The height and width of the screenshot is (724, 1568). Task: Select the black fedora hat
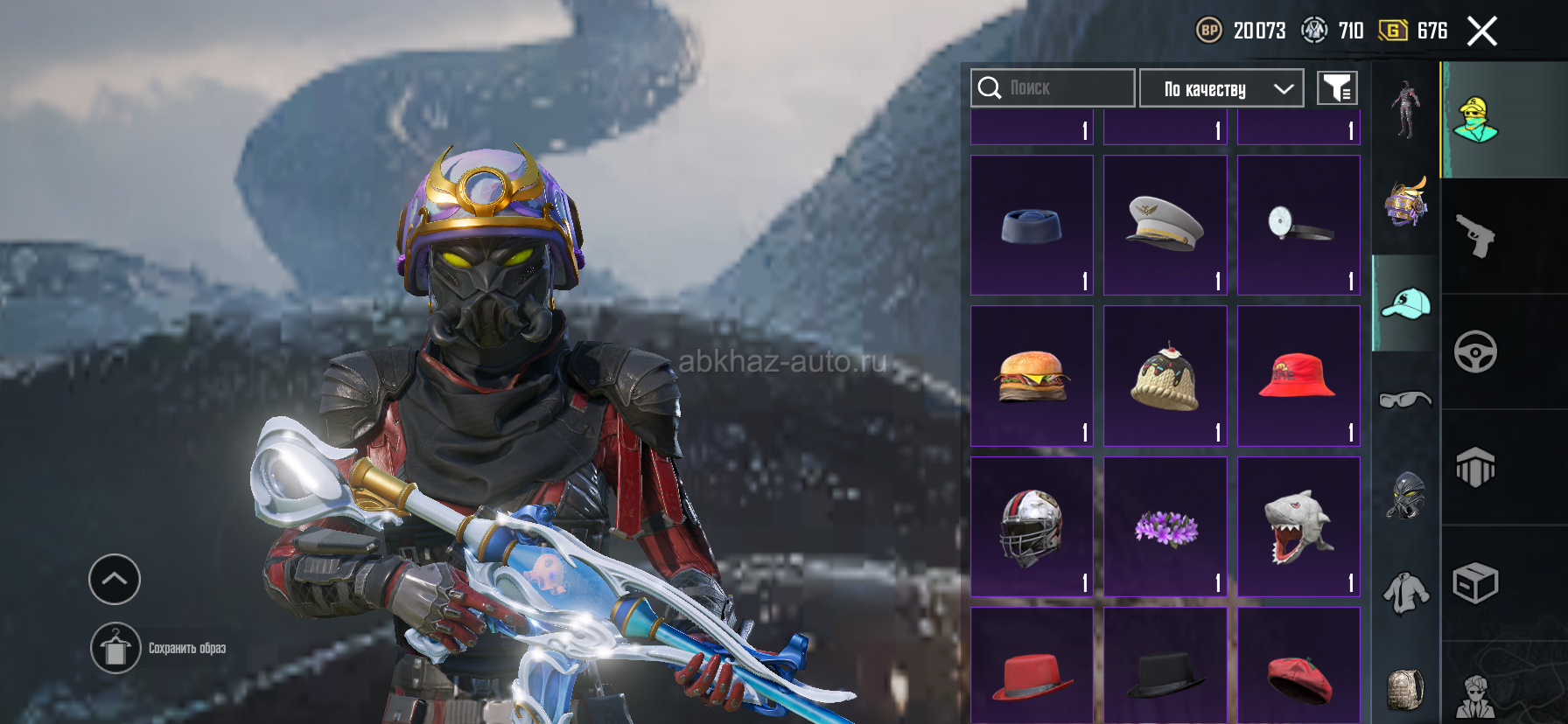pos(1165,672)
